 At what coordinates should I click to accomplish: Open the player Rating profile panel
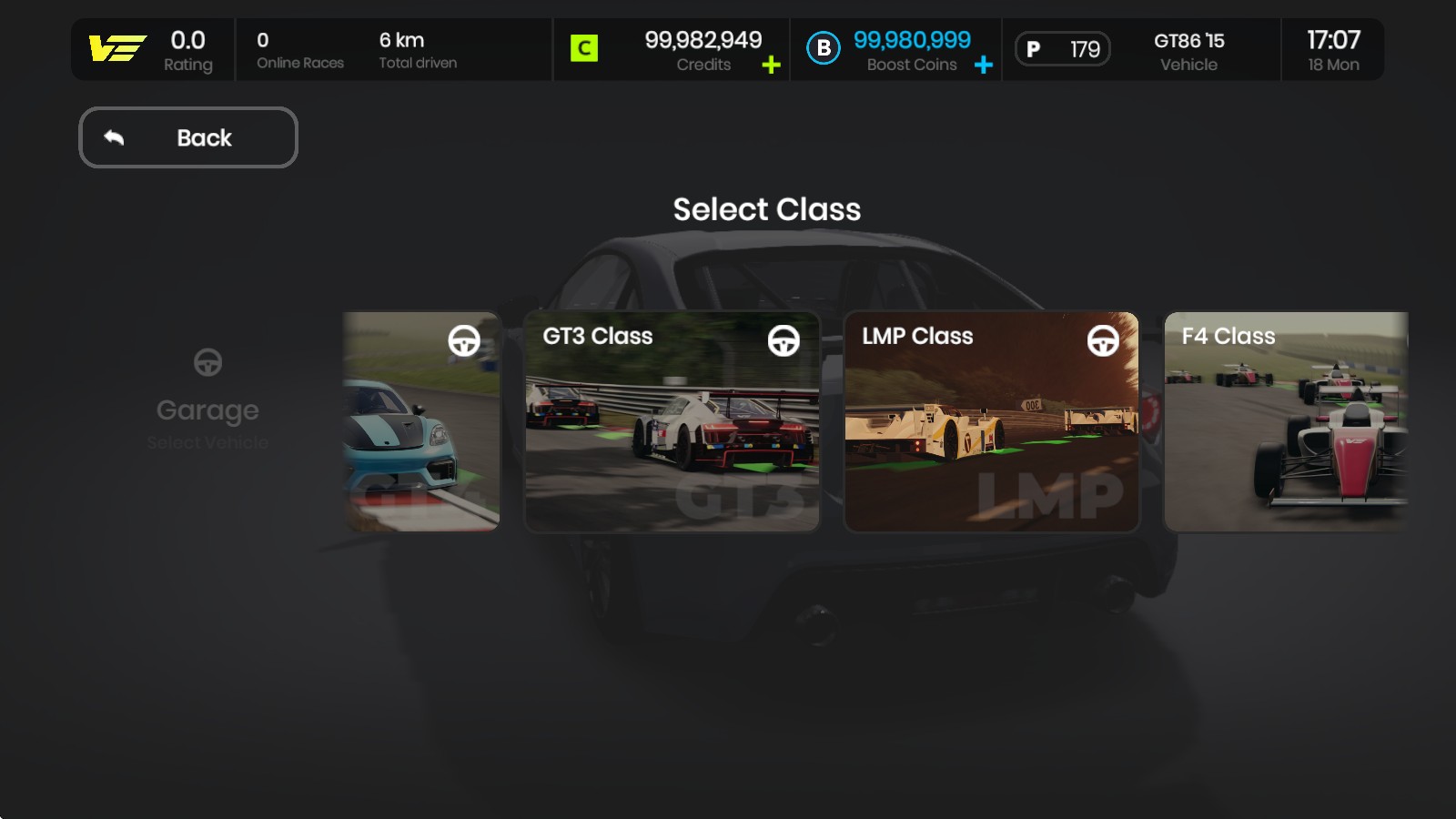pos(153,50)
